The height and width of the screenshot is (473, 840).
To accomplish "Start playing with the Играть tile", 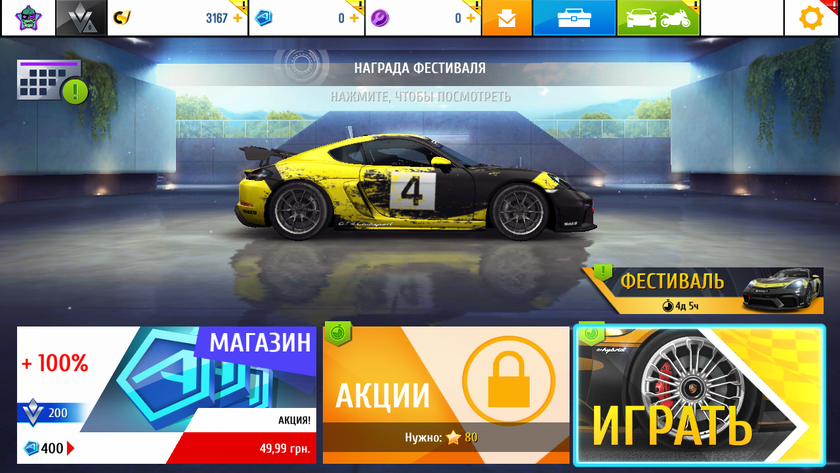I will pos(699,394).
